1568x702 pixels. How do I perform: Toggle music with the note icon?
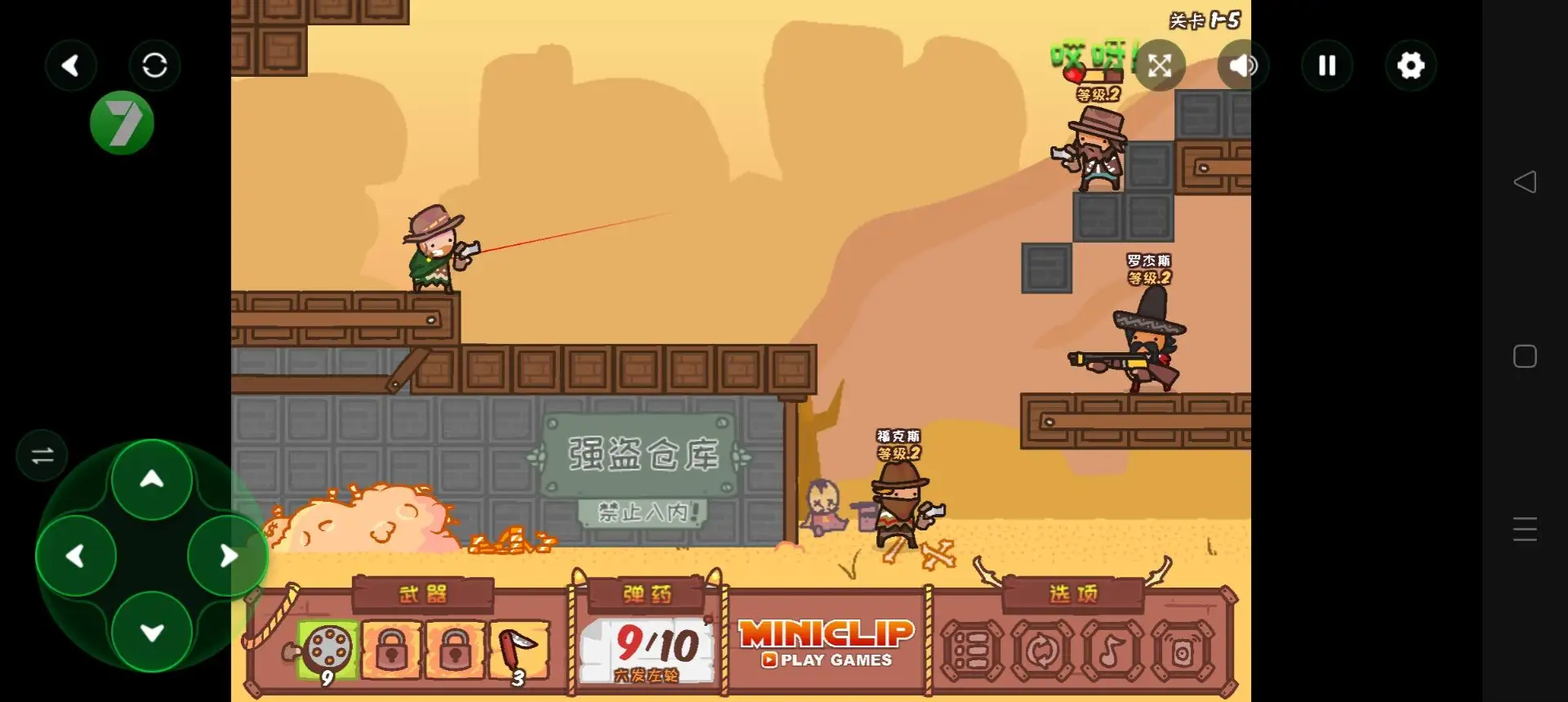click(1111, 651)
